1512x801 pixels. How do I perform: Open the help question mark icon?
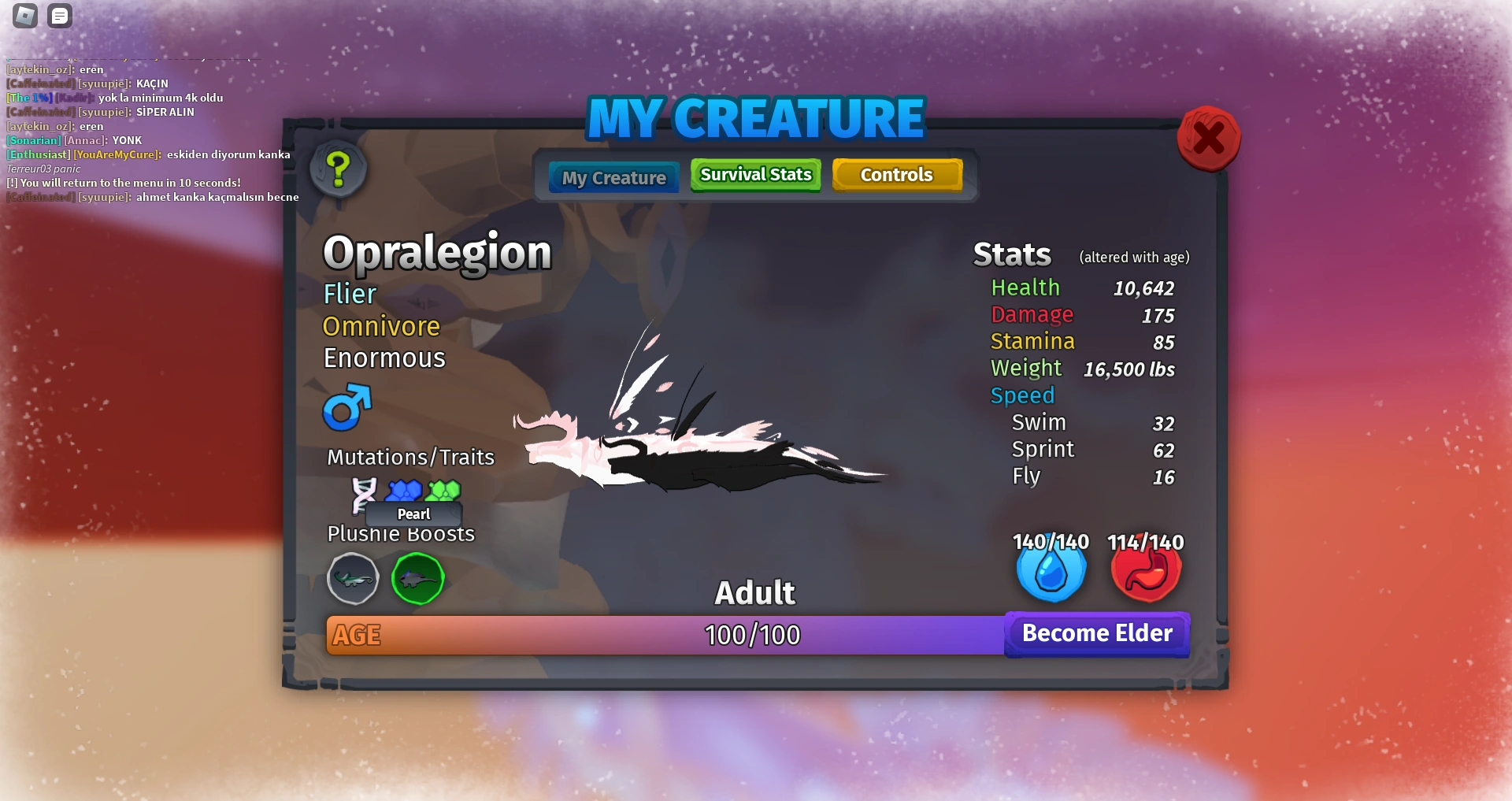tap(339, 170)
